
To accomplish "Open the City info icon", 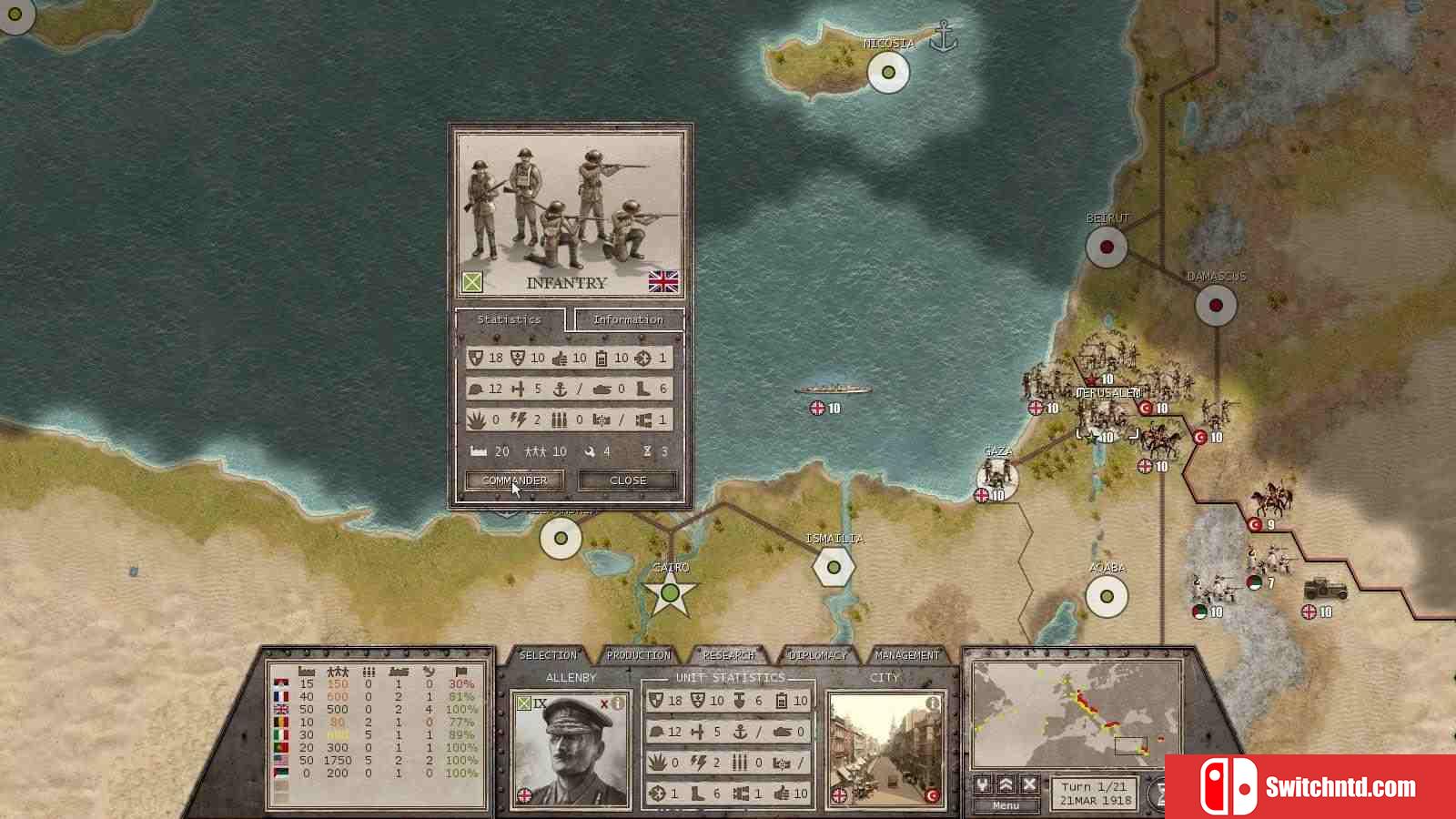I will pyautogui.click(x=932, y=703).
